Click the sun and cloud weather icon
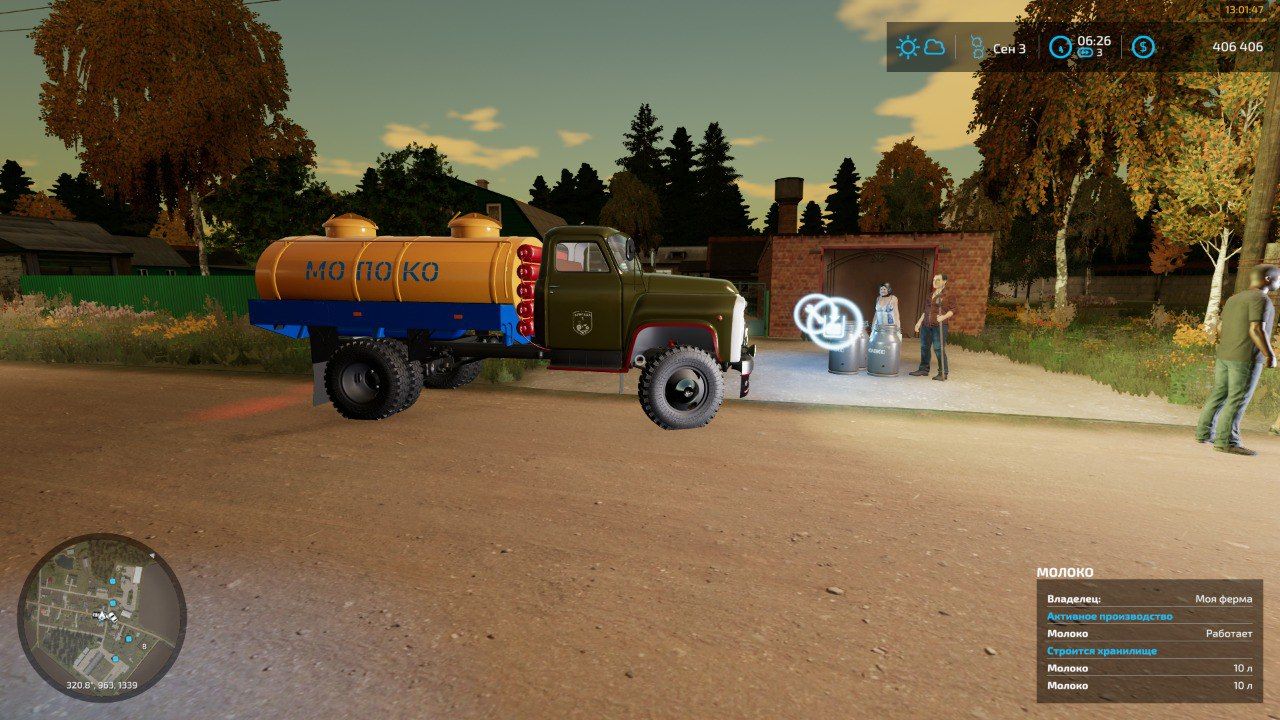This screenshot has height=720, width=1280. pos(920,47)
